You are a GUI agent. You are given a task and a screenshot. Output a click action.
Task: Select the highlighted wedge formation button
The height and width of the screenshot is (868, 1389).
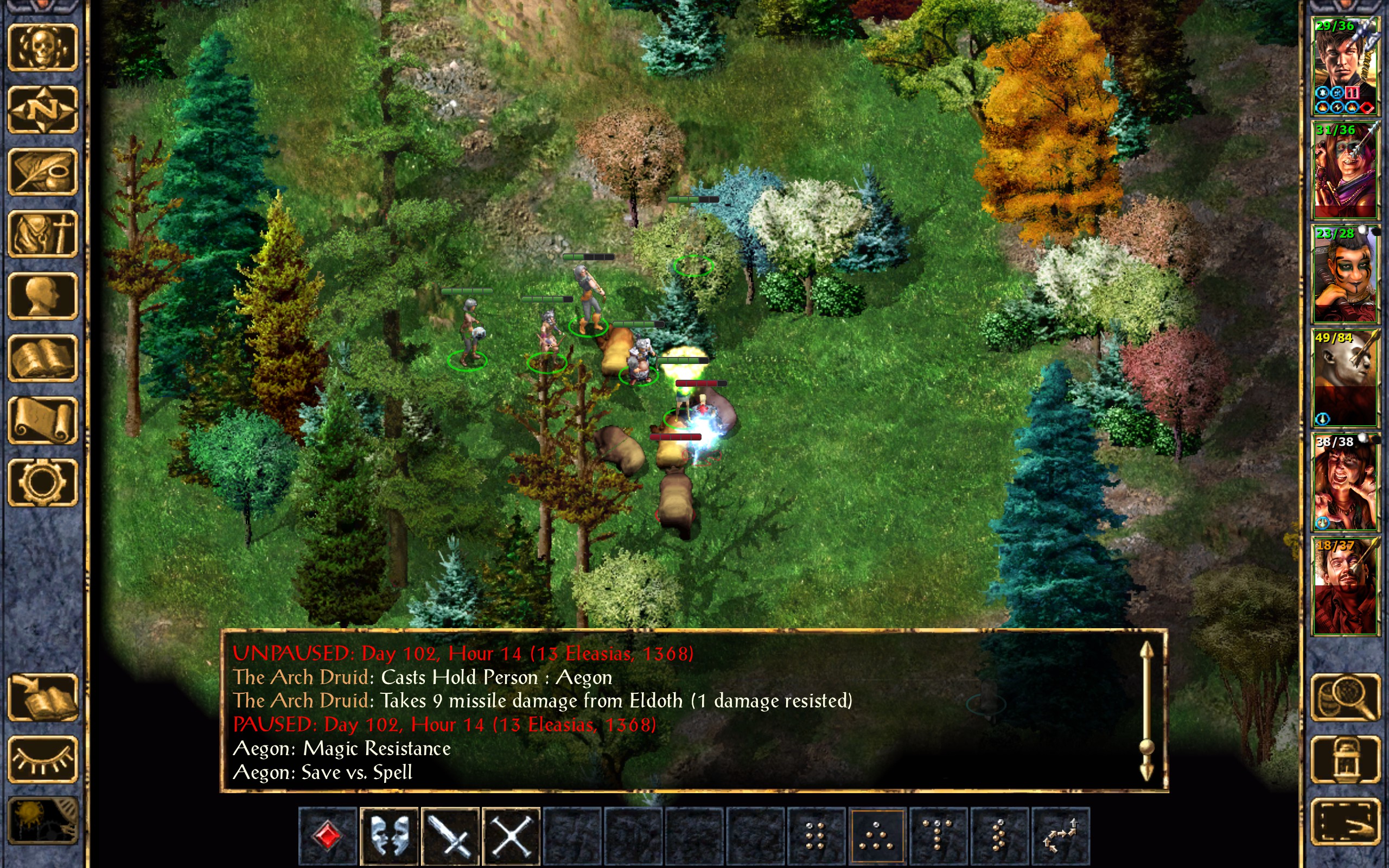876,835
